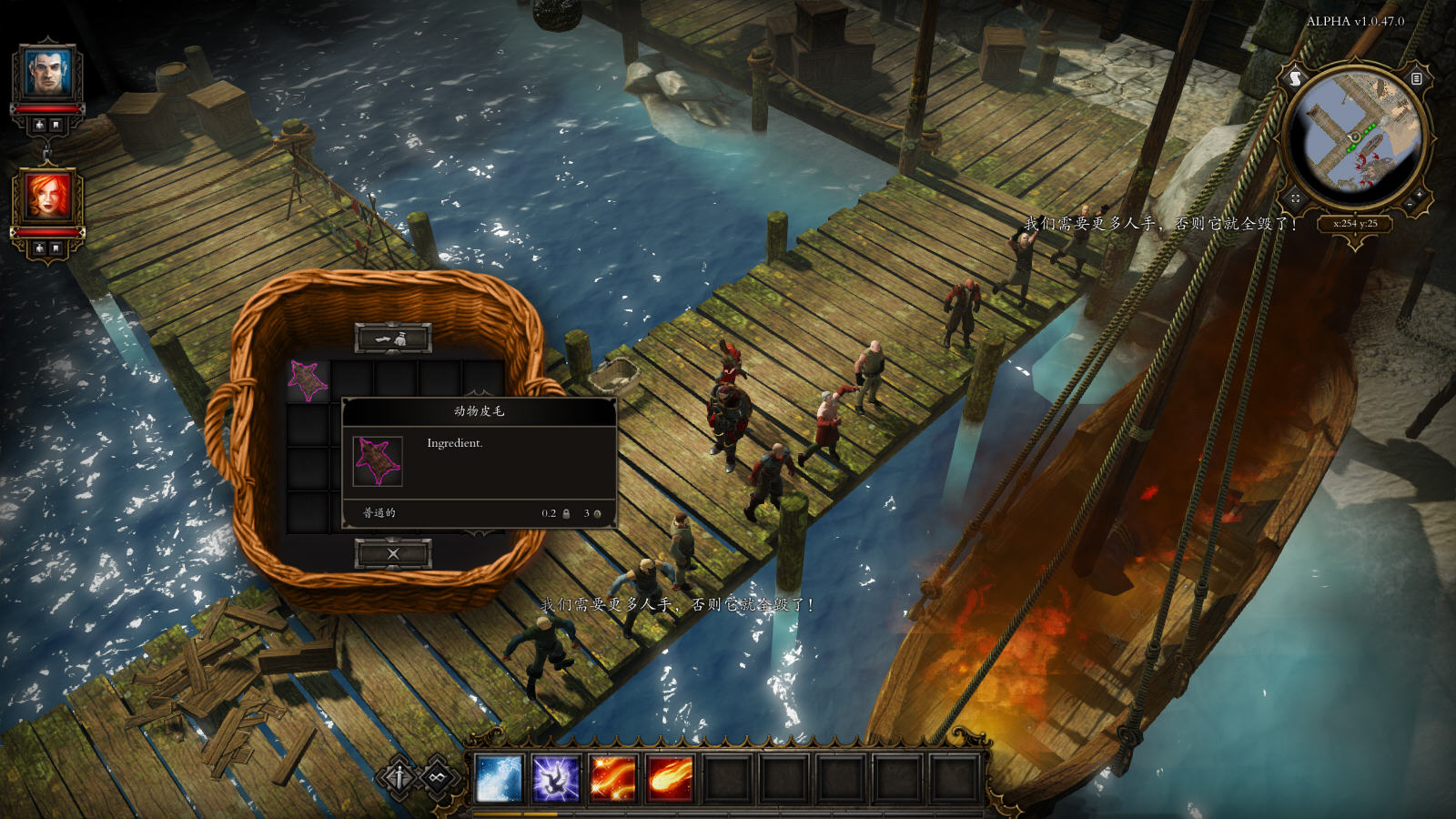Click the infinity symbol button beside hotbar

(x=439, y=778)
